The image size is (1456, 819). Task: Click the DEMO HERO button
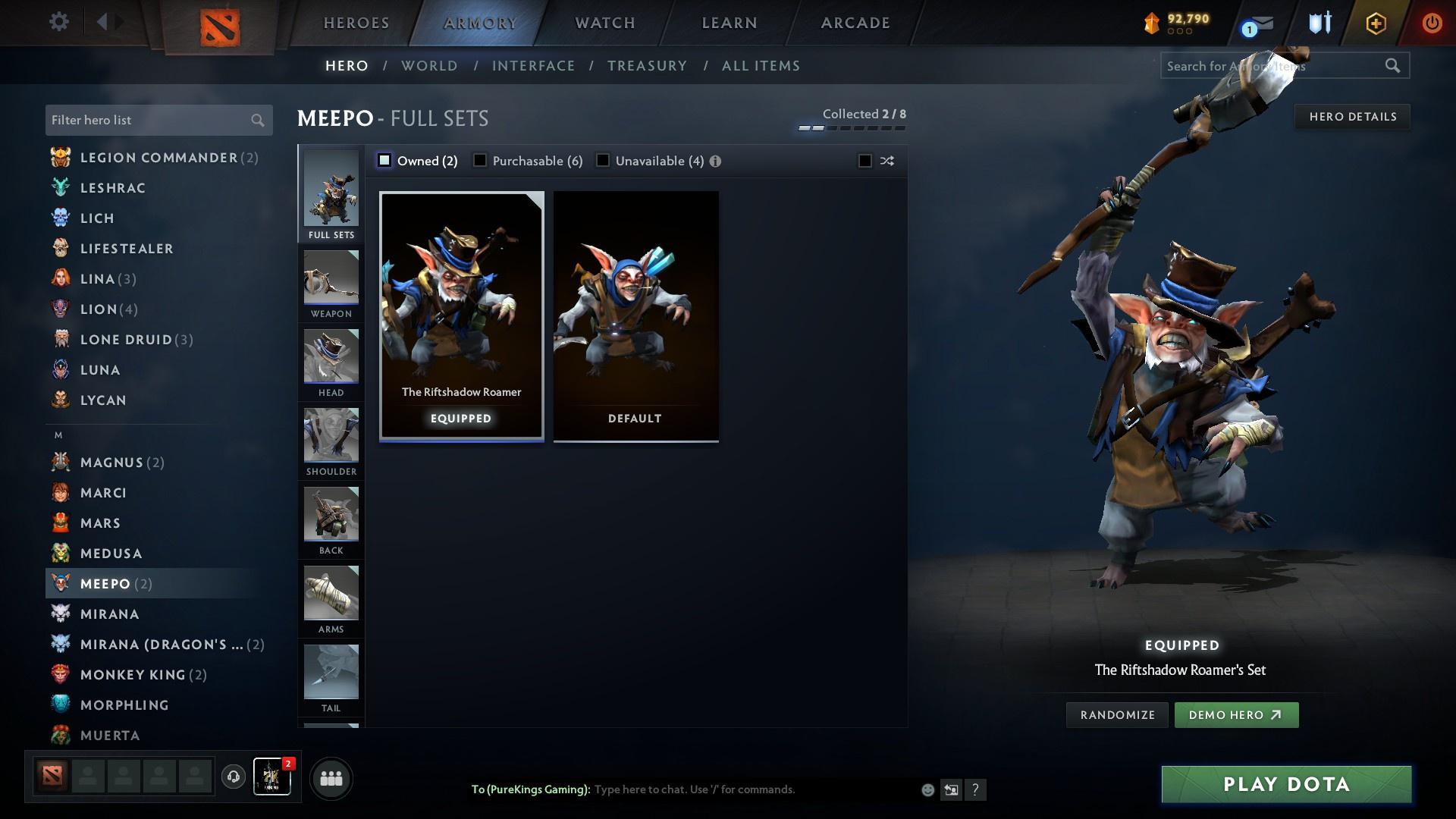1236,714
